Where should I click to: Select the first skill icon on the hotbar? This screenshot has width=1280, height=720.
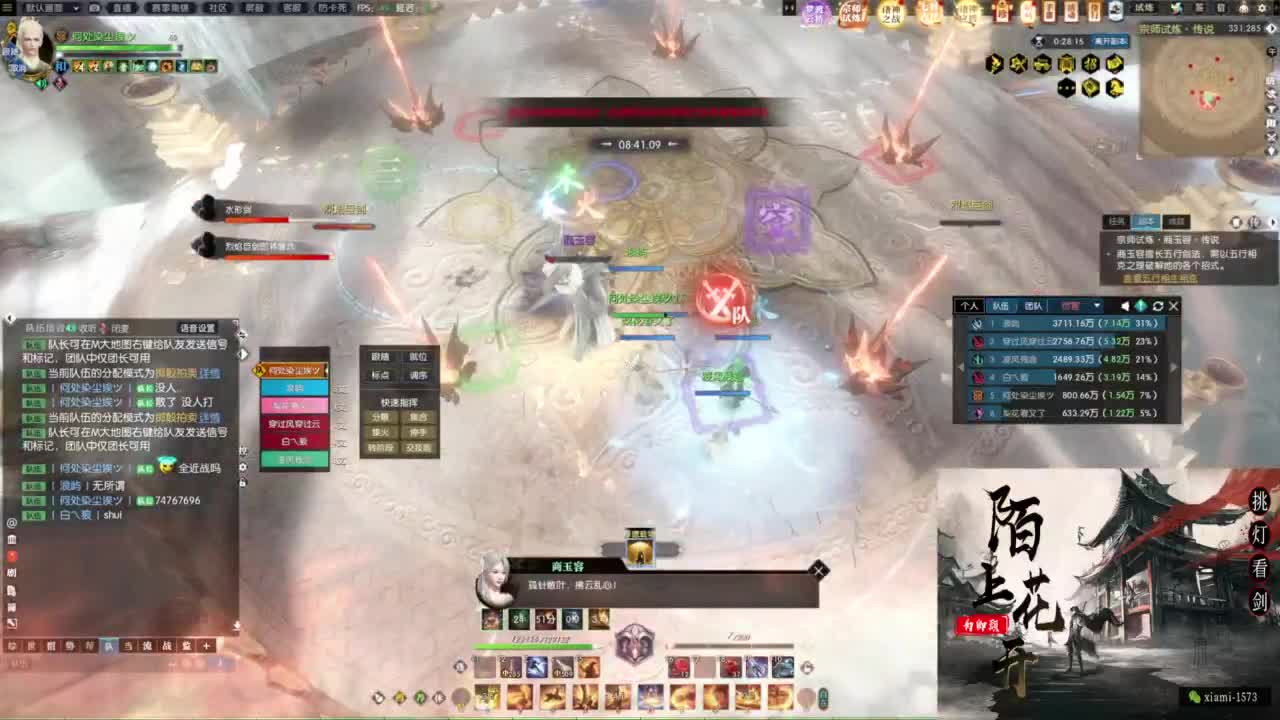483,667
